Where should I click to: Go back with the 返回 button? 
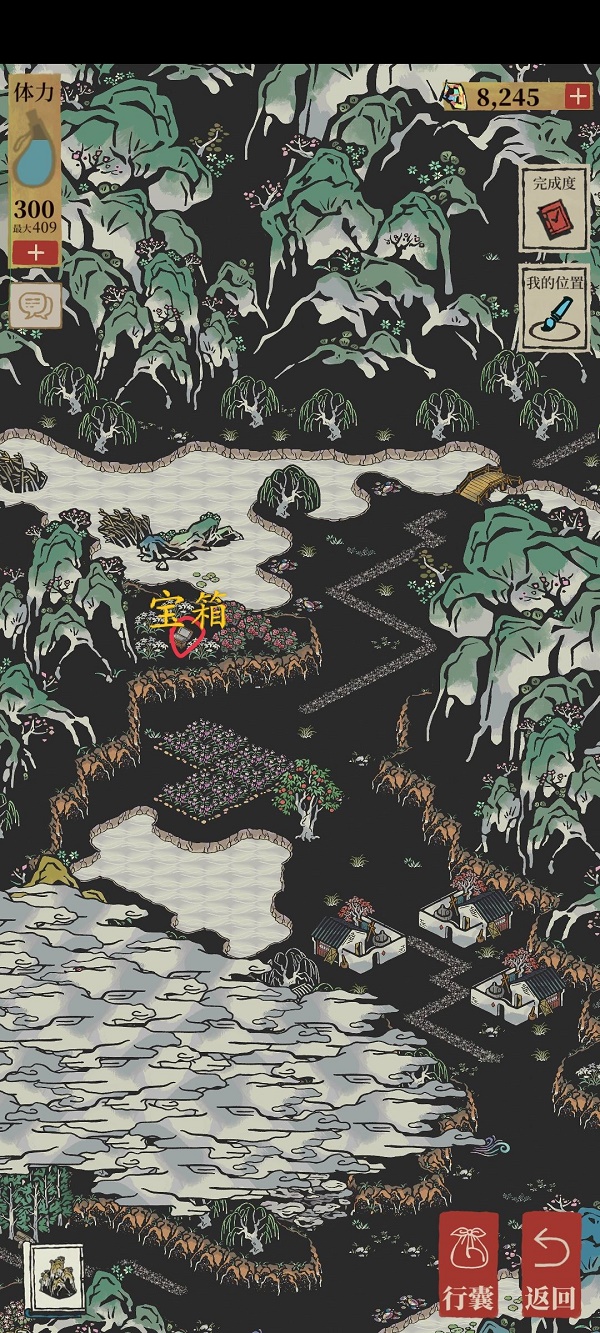pos(551,1264)
